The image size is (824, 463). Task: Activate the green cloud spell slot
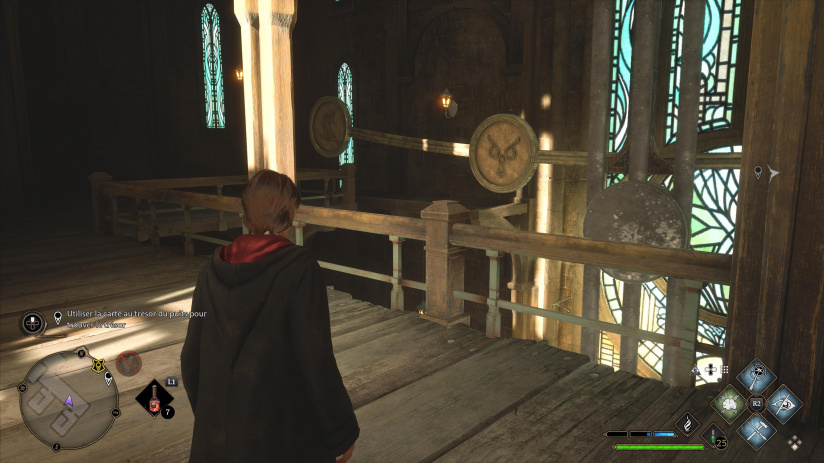[729, 405]
